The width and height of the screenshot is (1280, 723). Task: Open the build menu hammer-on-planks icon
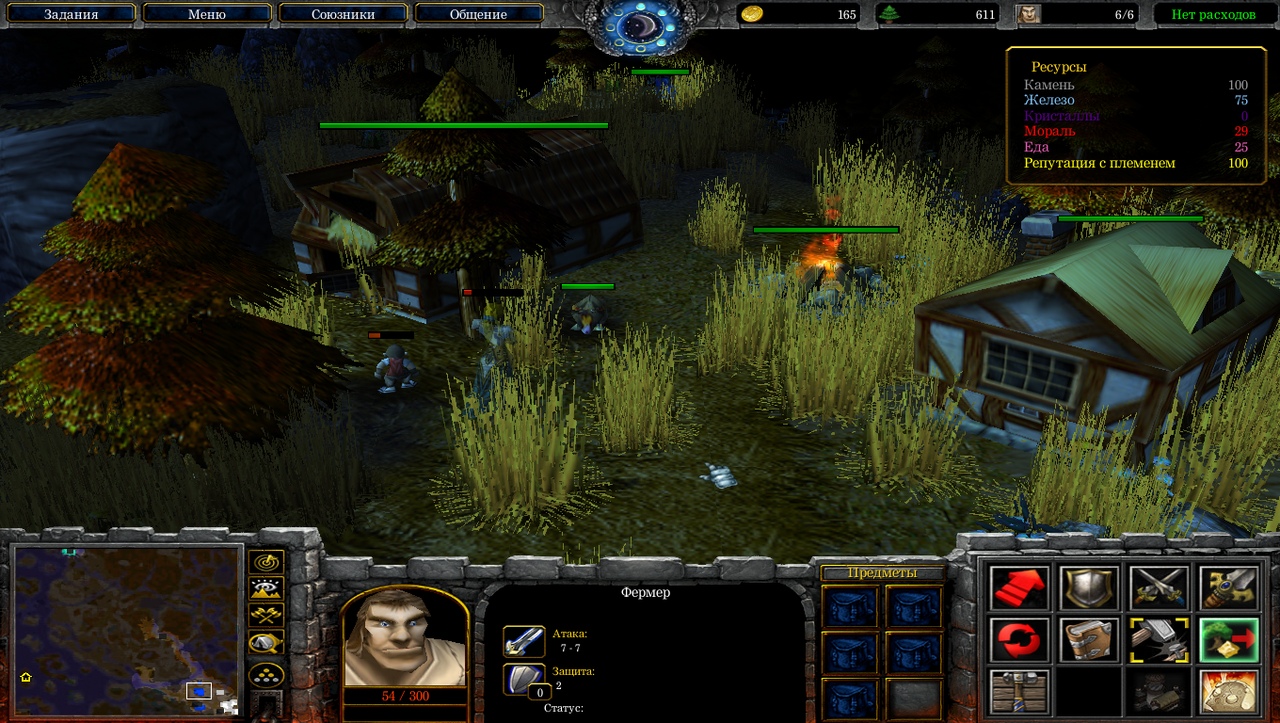(1020, 692)
